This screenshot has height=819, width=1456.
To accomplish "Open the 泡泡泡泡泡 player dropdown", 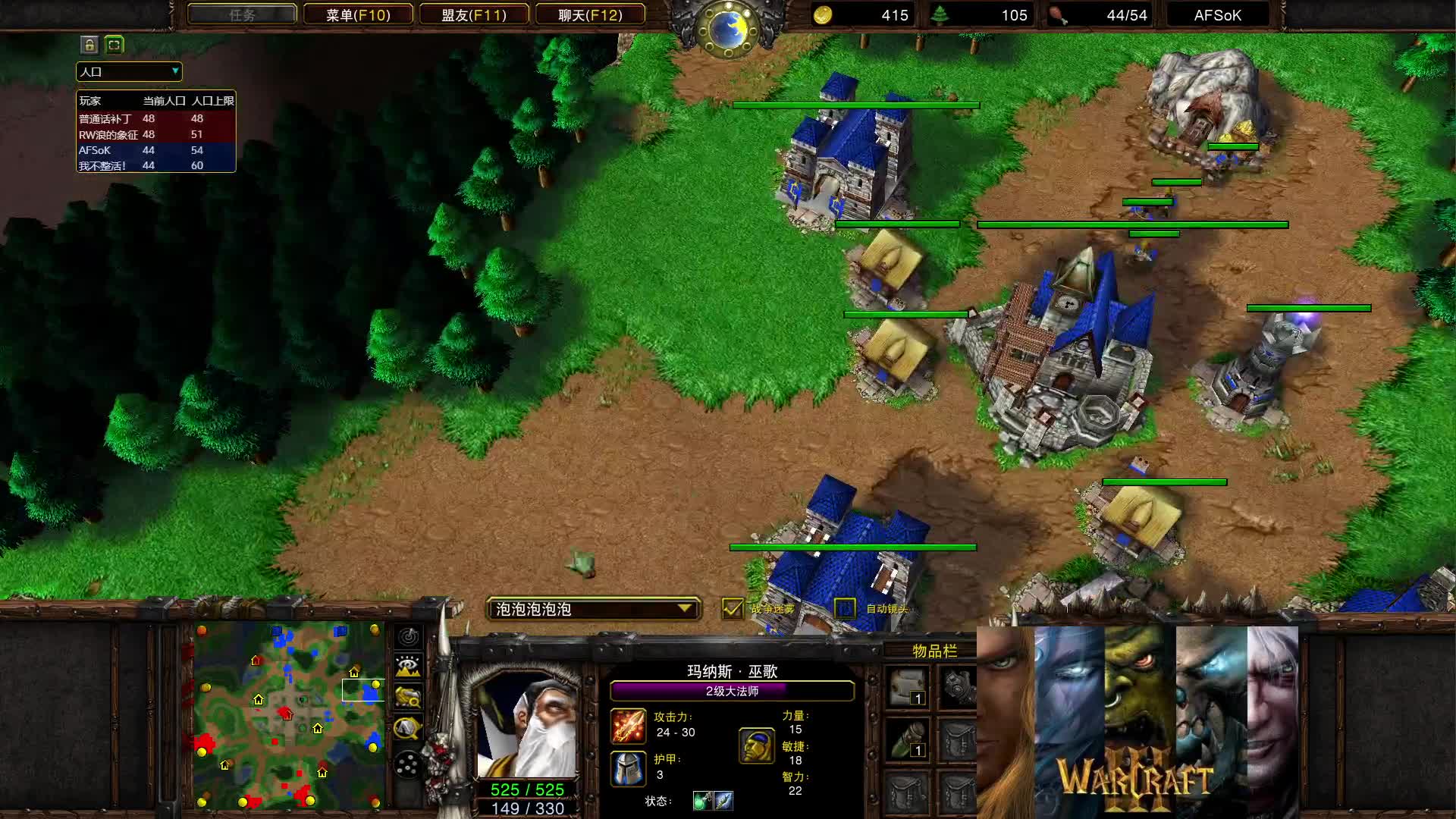I will pyautogui.click(x=593, y=609).
